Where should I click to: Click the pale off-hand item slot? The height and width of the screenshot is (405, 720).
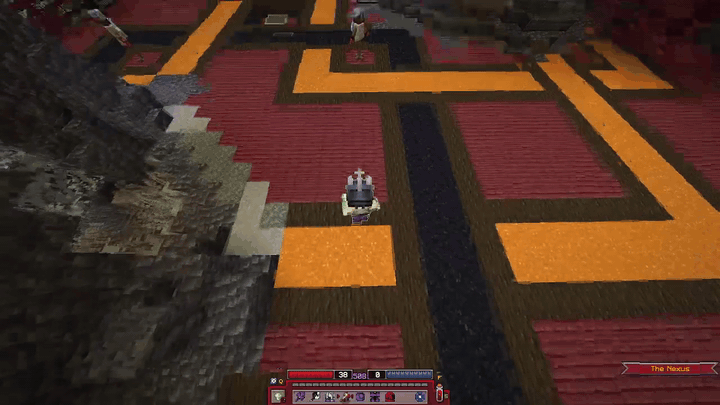pyautogui.click(x=279, y=397)
